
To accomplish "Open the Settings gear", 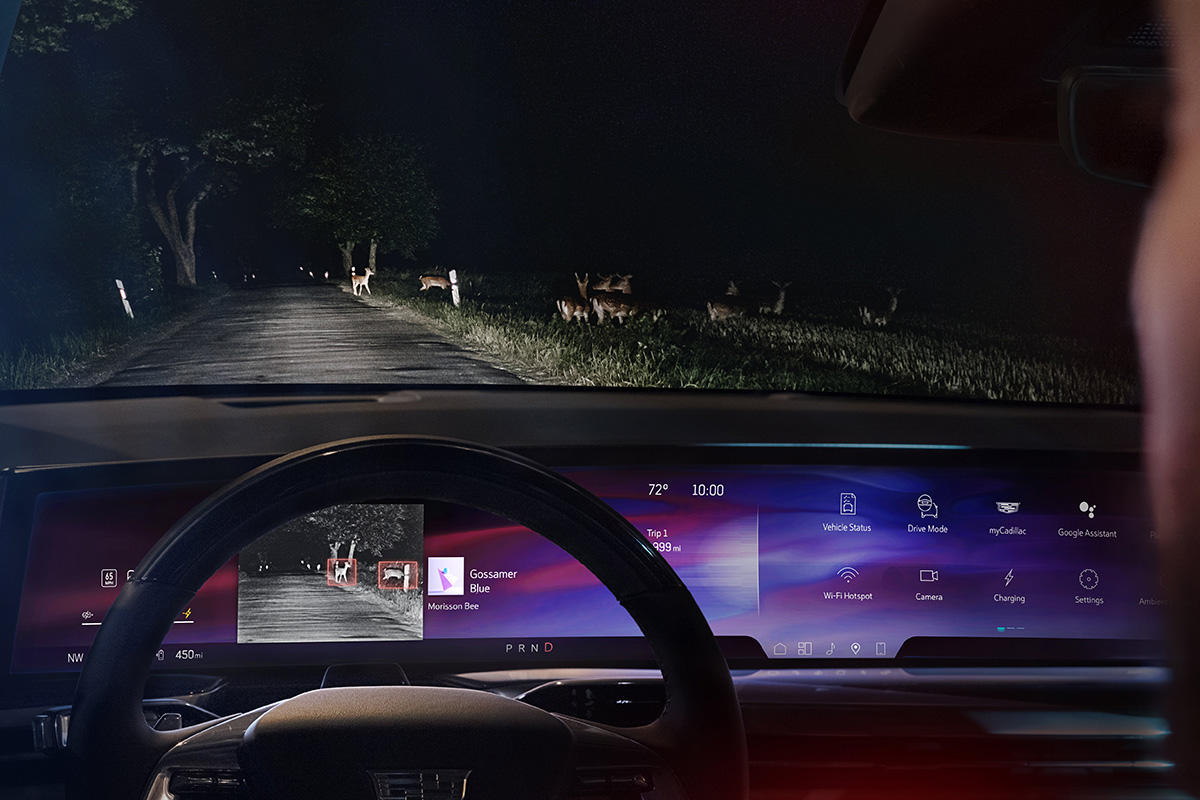I will (x=1088, y=580).
